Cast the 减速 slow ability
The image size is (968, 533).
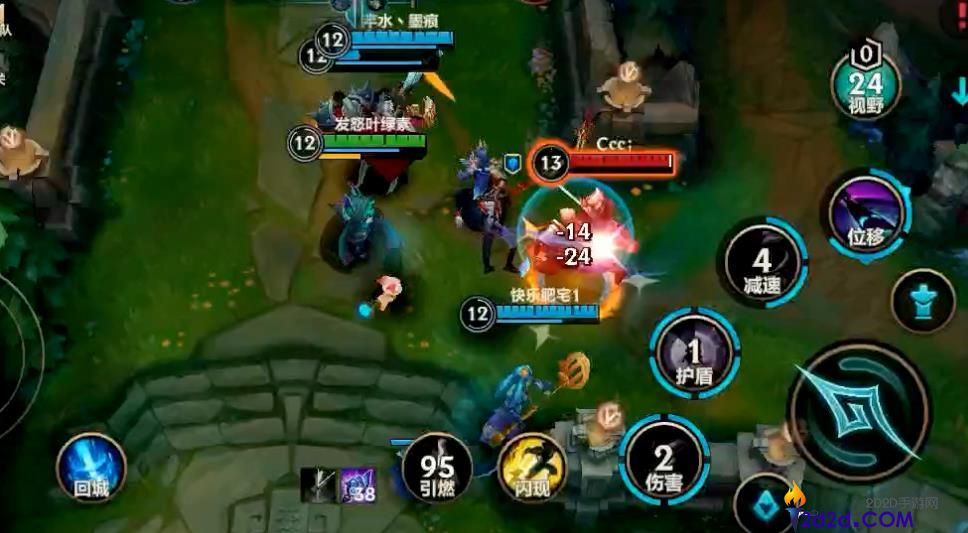pyautogui.click(x=765, y=262)
